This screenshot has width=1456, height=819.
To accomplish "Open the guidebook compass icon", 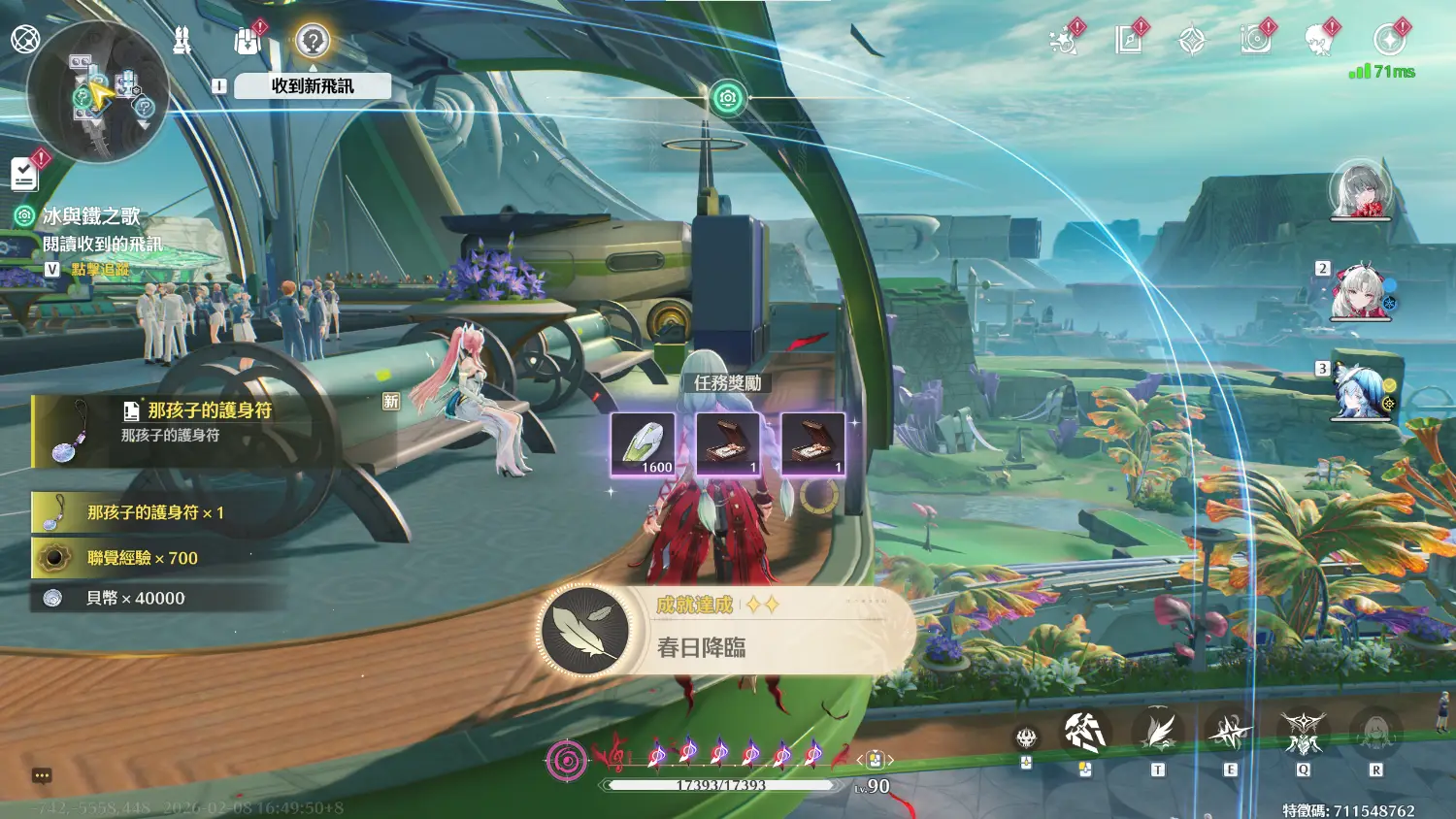I will 1128,41.
